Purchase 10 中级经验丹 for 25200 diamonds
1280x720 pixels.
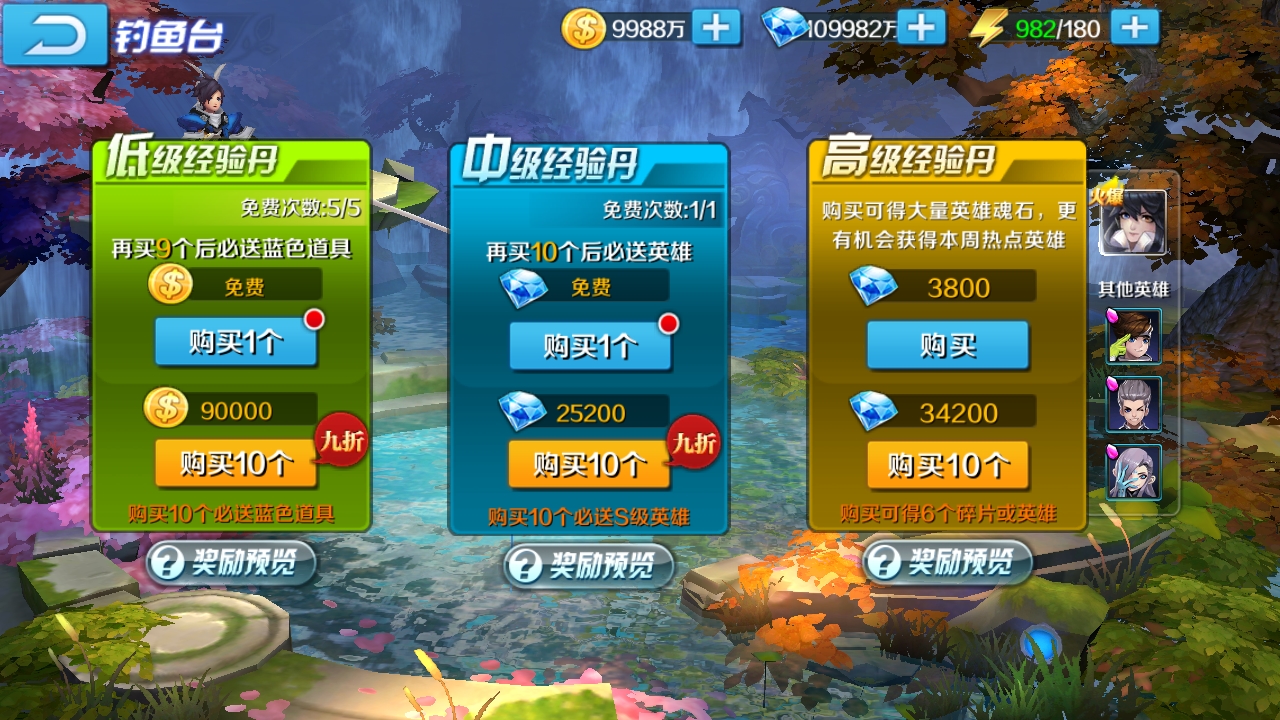pyautogui.click(x=589, y=463)
